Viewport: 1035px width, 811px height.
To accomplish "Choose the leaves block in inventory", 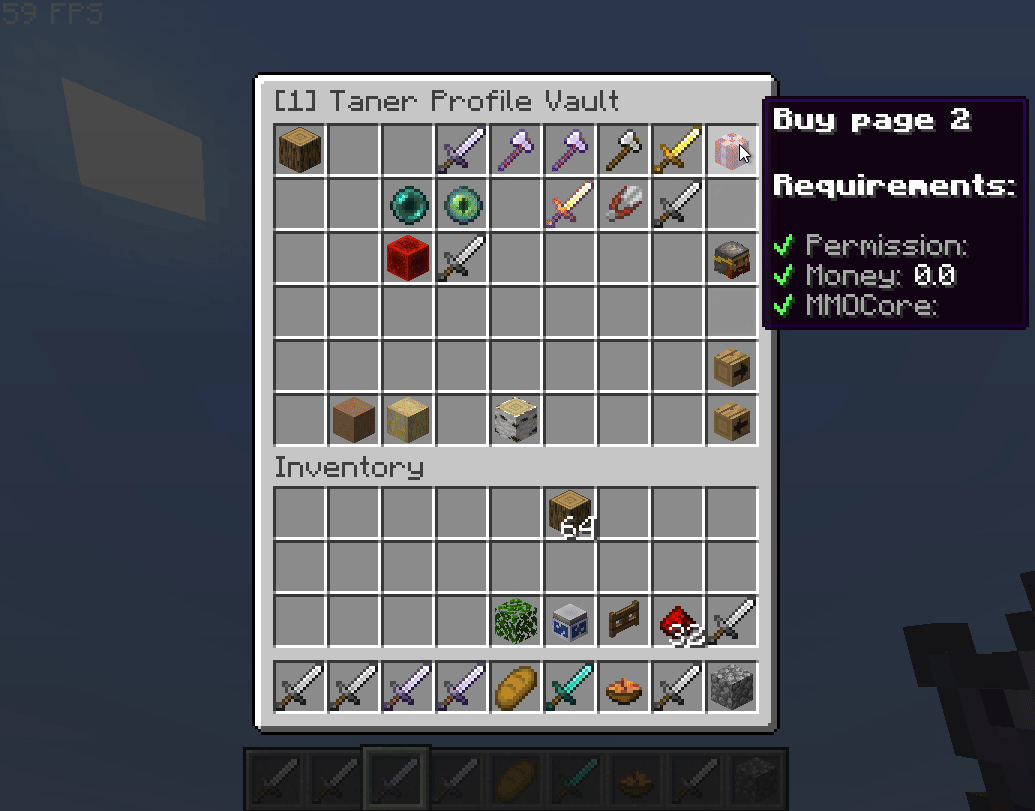I will (x=515, y=622).
